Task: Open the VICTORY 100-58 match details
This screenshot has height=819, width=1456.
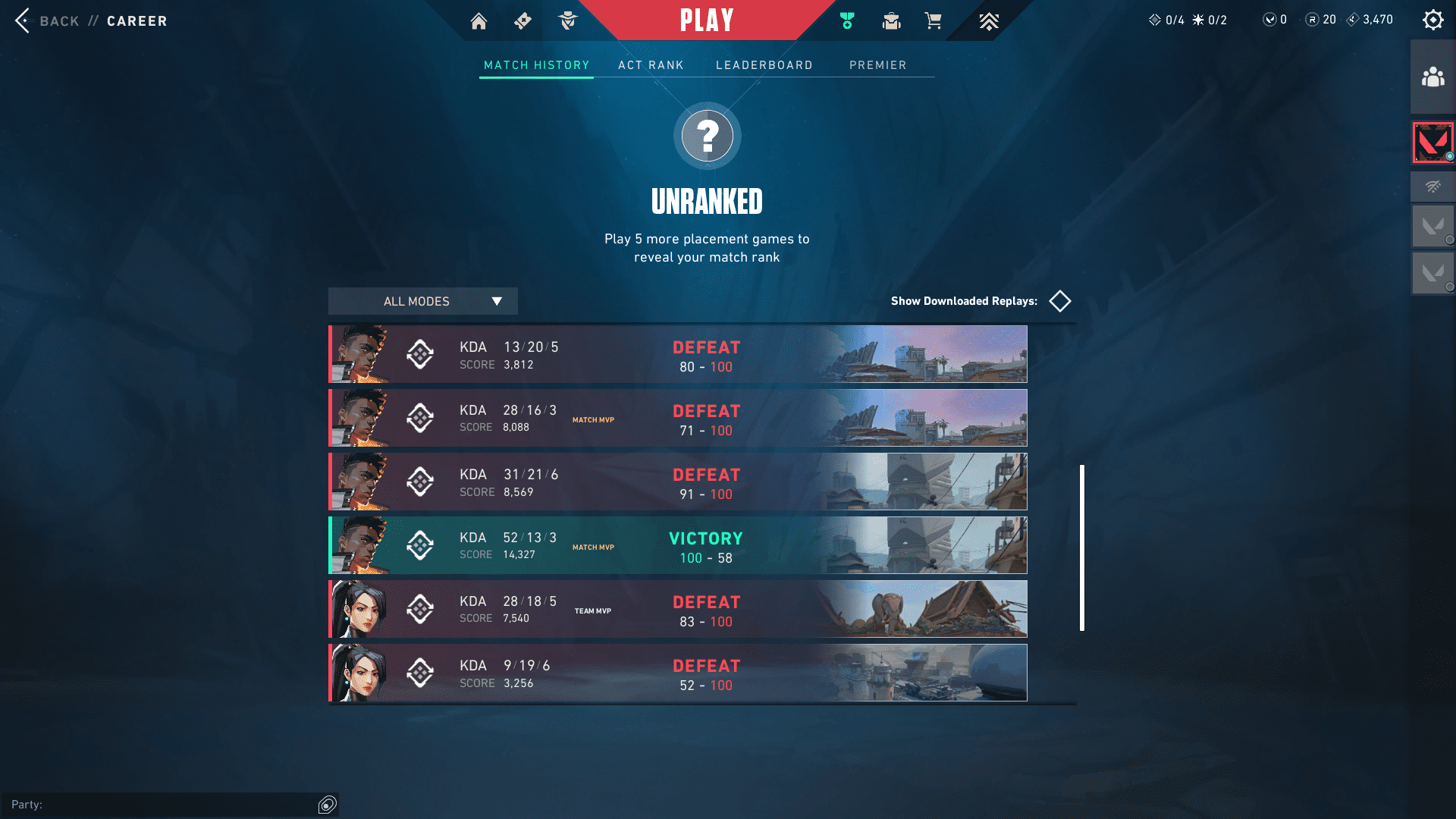Action: pos(677,545)
